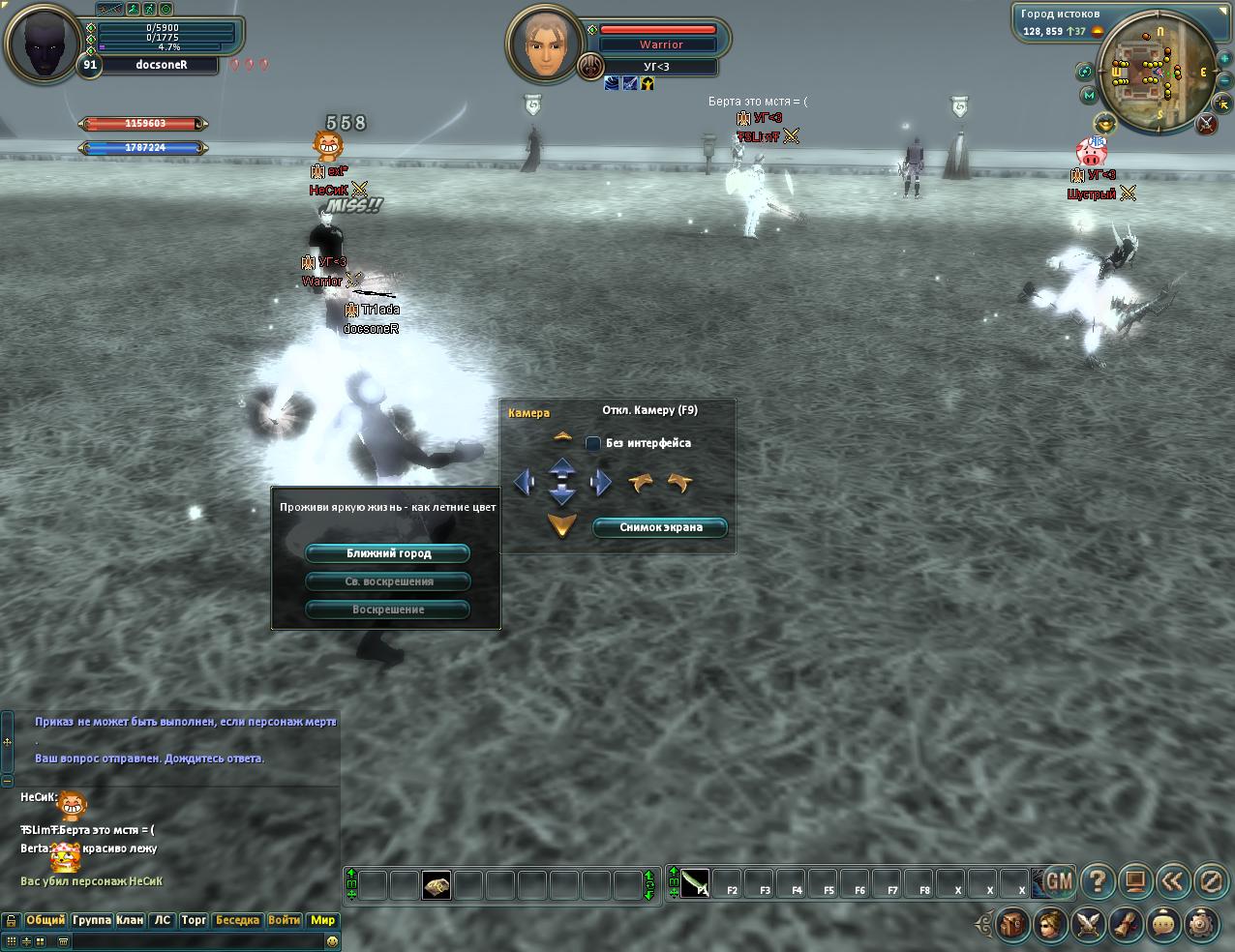Image resolution: width=1235 pixels, height=952 pixels.
Task: Click the chat text input field
Action: (194, 941)
